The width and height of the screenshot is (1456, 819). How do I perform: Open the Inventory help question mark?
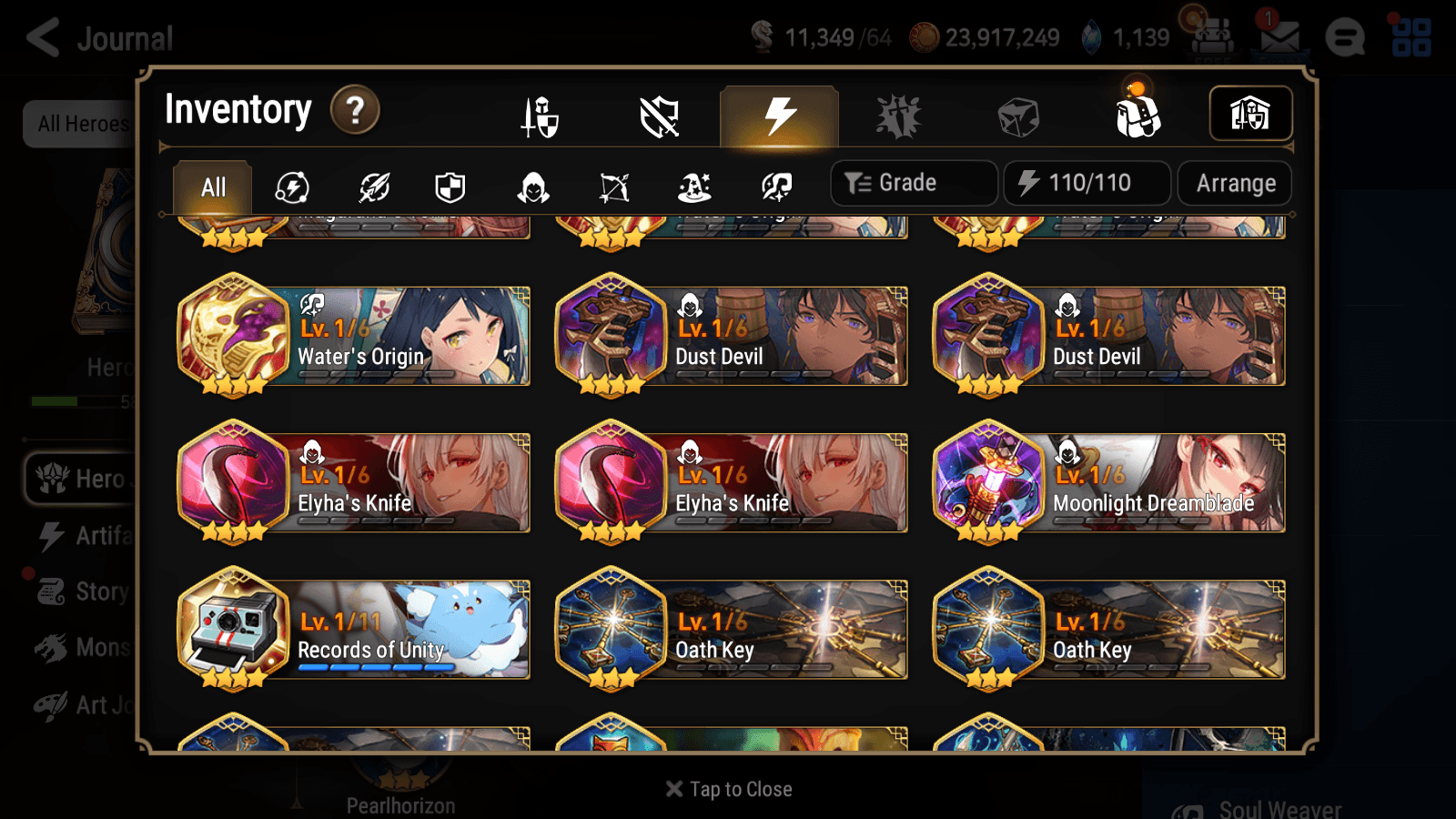355,111
